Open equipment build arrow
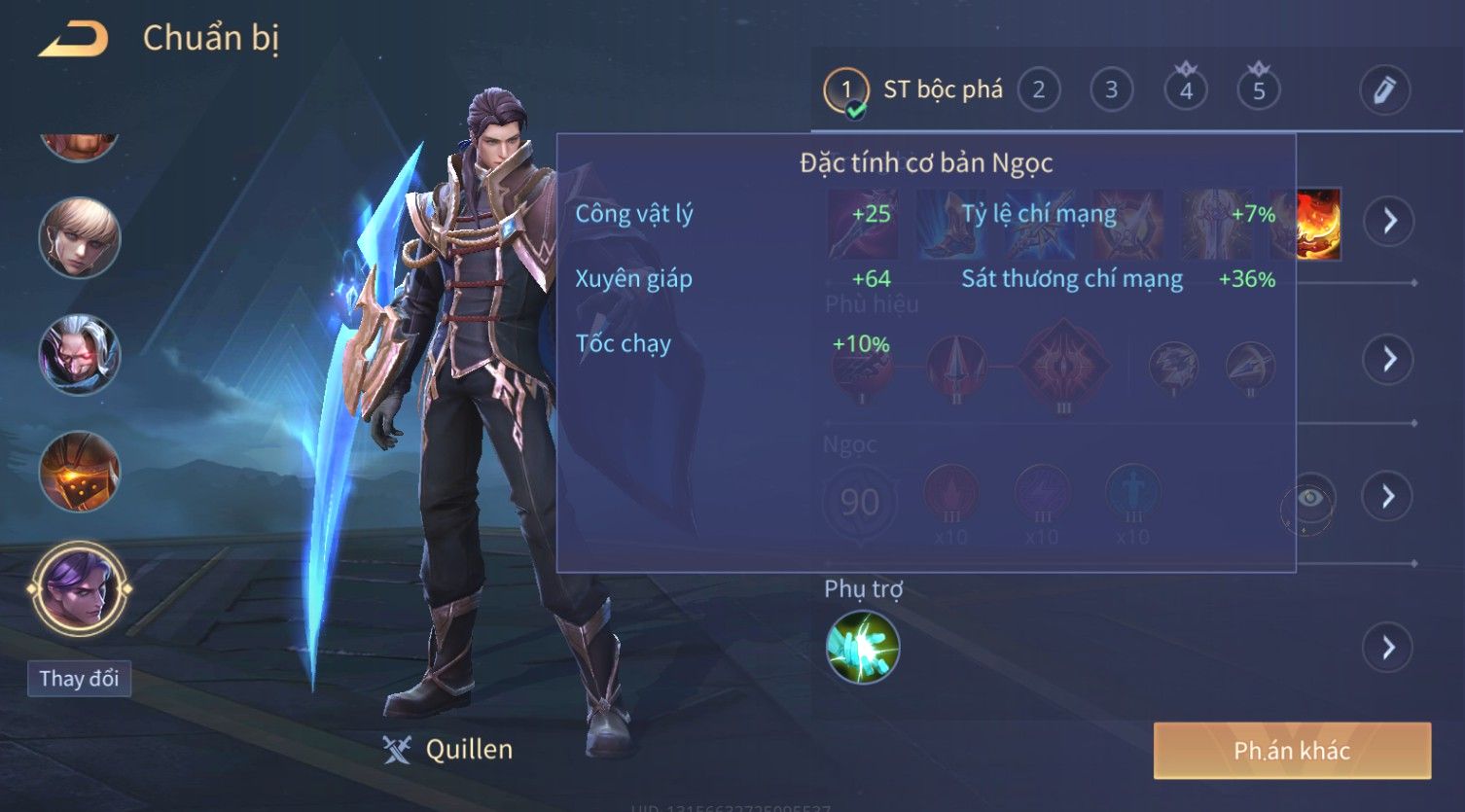Viewport: 1465px width, 812px height. tap(1388, 221)
